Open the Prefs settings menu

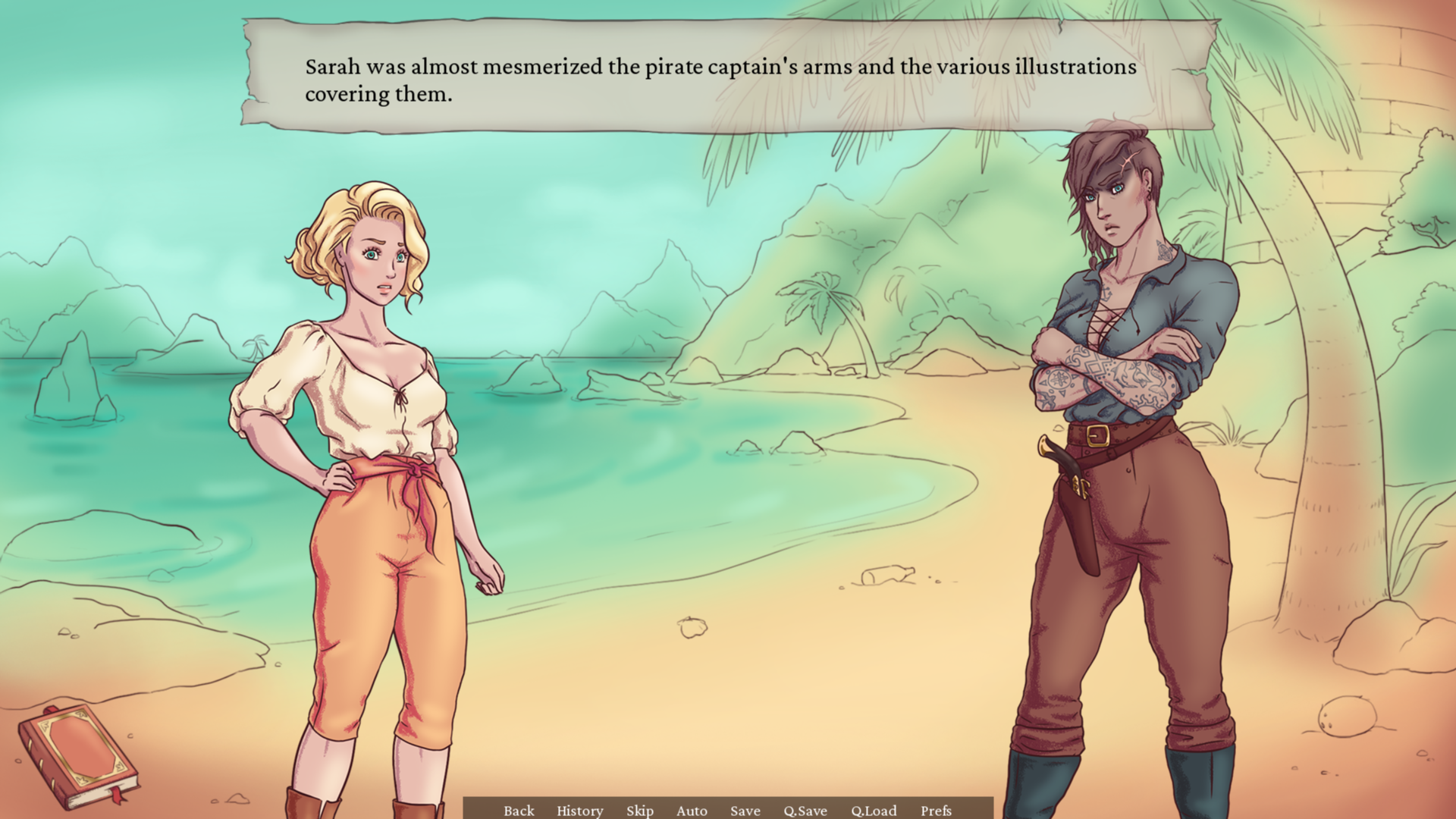pos(937,811)
